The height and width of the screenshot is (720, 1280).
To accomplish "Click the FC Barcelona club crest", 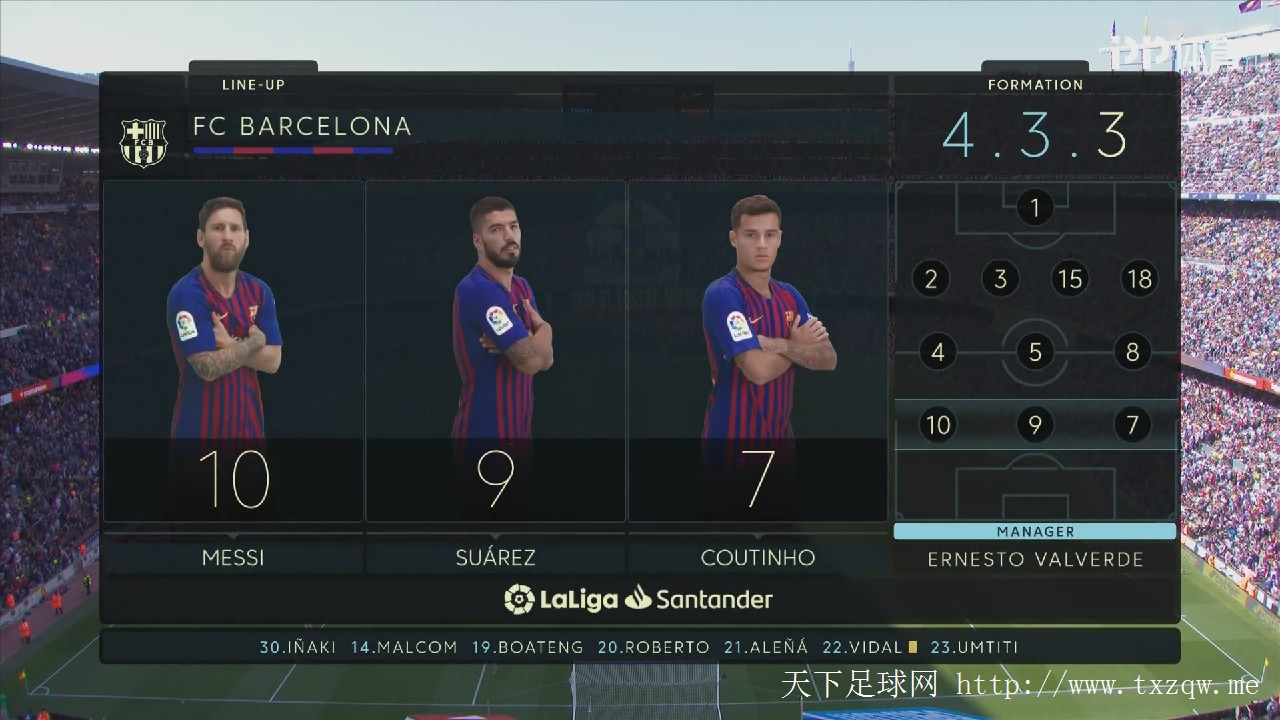I will 143,142.
